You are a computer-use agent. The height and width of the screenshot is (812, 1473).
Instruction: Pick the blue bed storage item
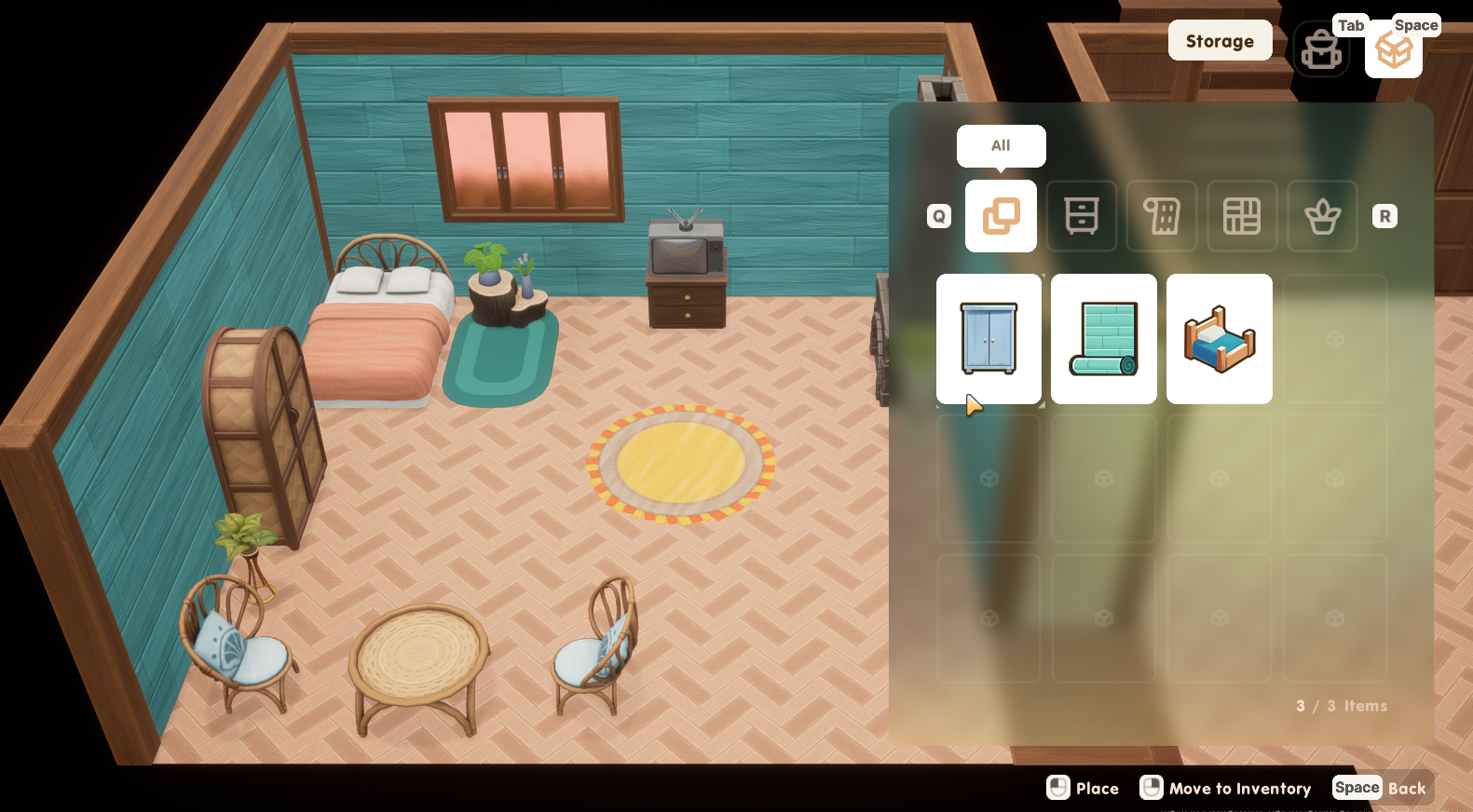(1219, 339)
